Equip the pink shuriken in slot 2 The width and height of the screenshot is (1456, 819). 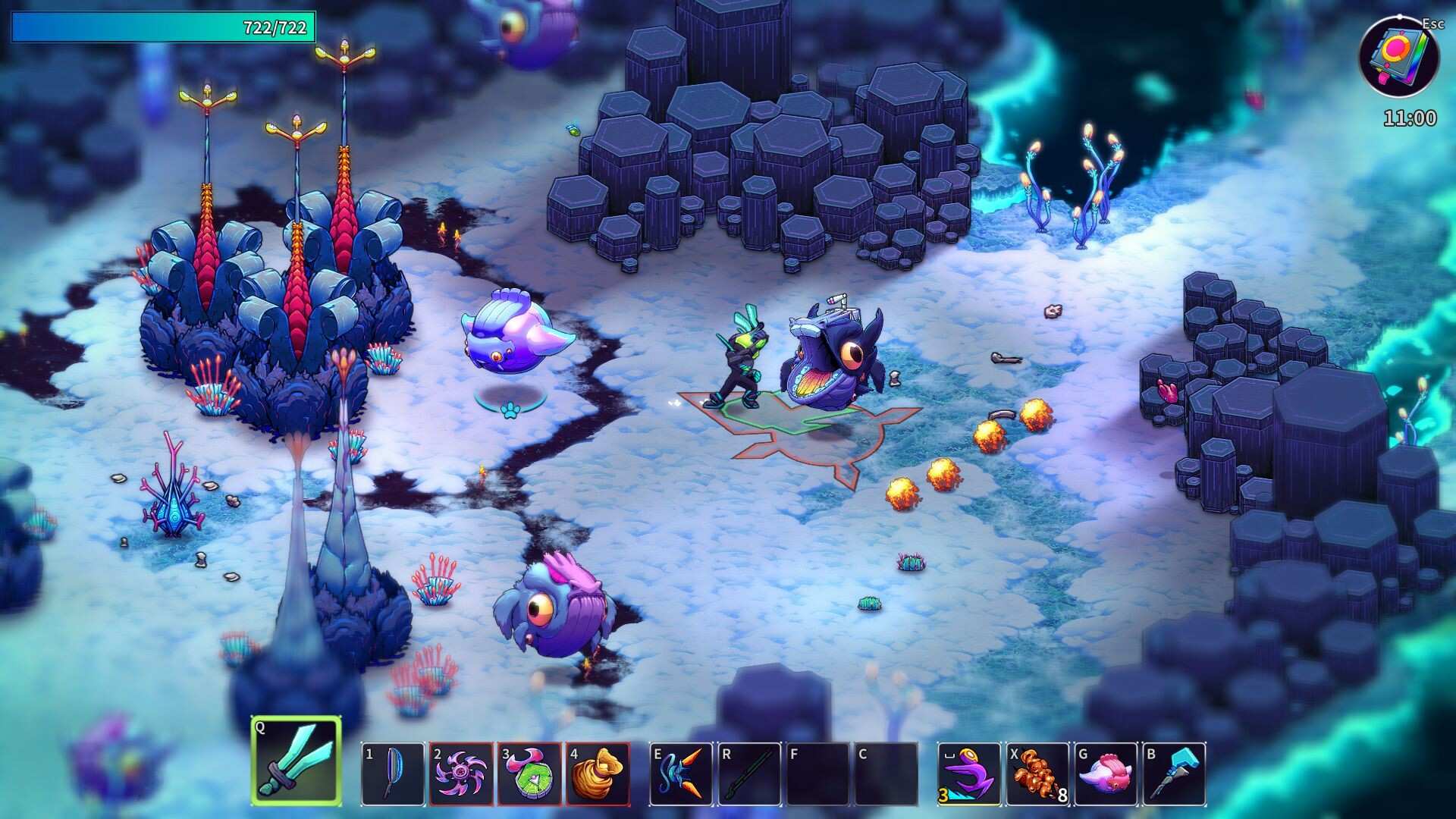coord(460,775)
